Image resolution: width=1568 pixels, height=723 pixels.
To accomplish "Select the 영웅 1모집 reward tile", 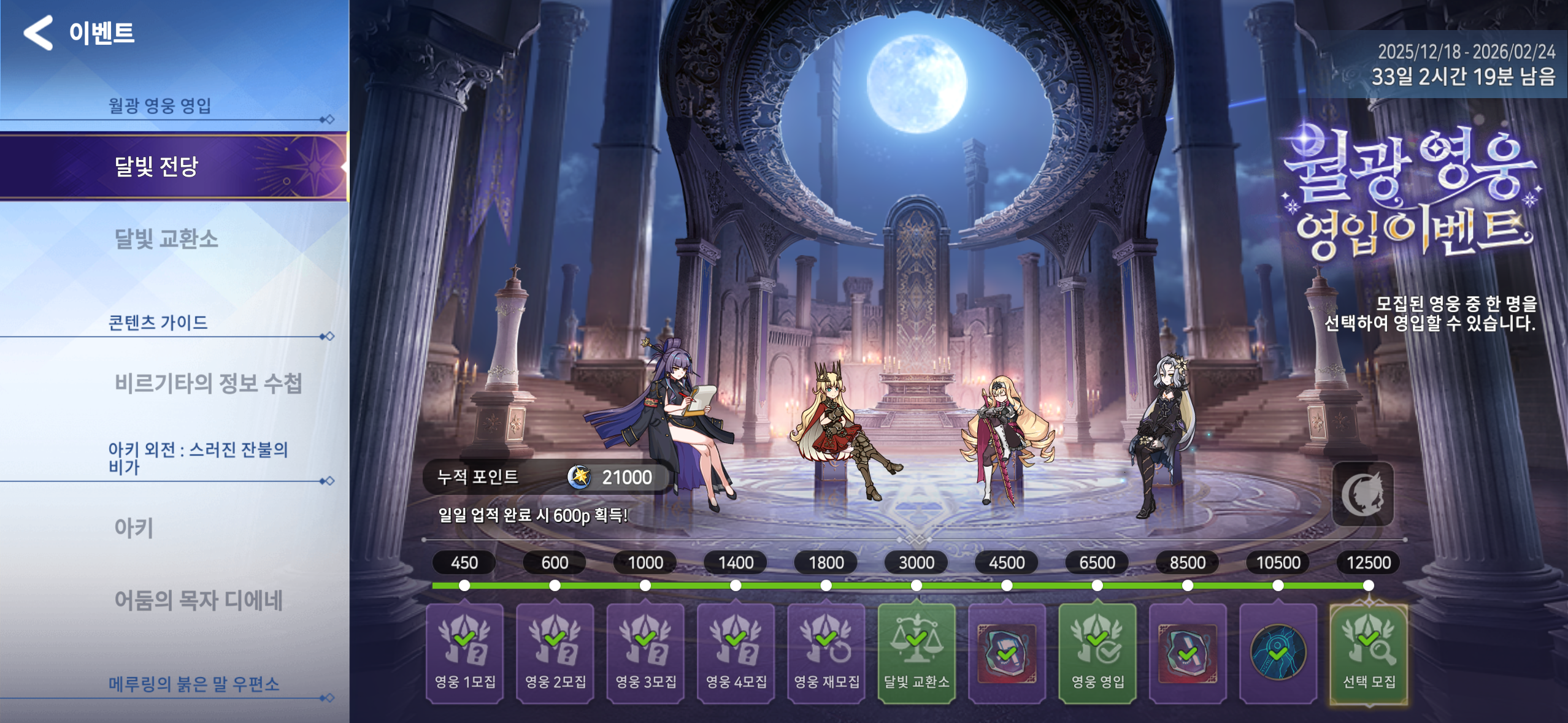I will pos(464,652).
